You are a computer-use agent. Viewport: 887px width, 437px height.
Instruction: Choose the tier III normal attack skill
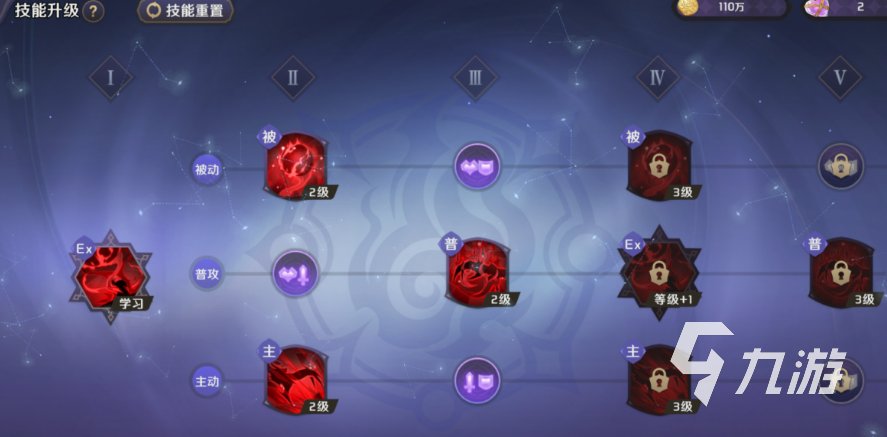[478, 272]
